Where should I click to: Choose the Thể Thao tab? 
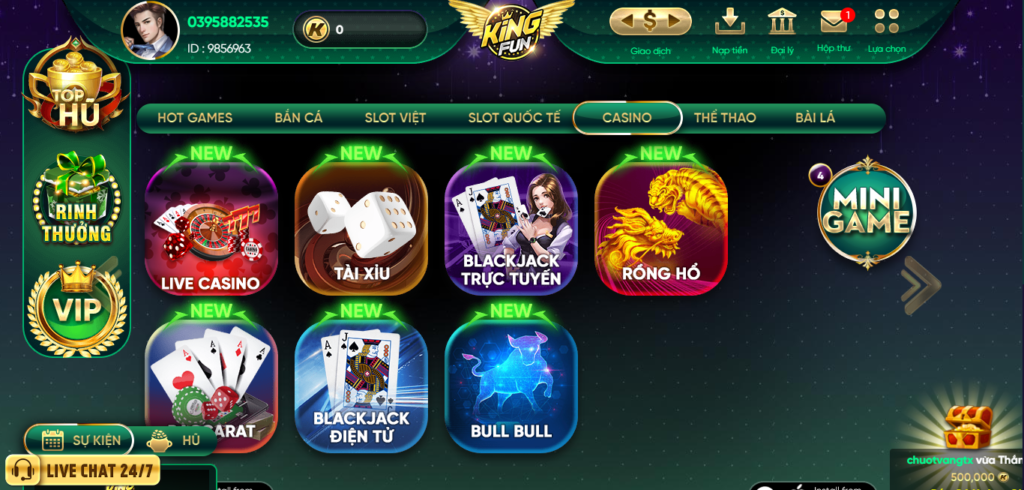coord(725,118)
